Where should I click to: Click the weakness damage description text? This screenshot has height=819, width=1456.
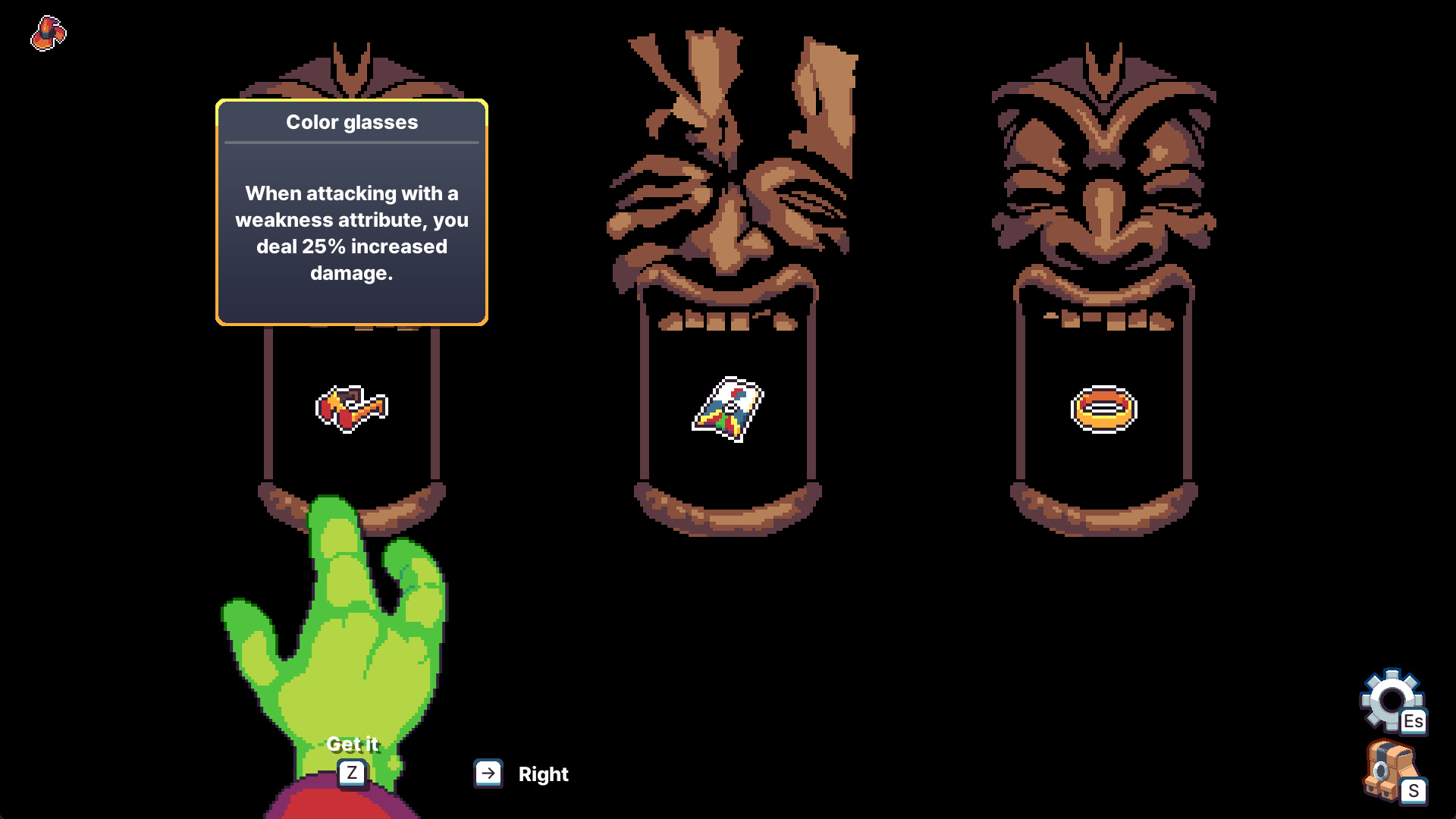(351, 233)
